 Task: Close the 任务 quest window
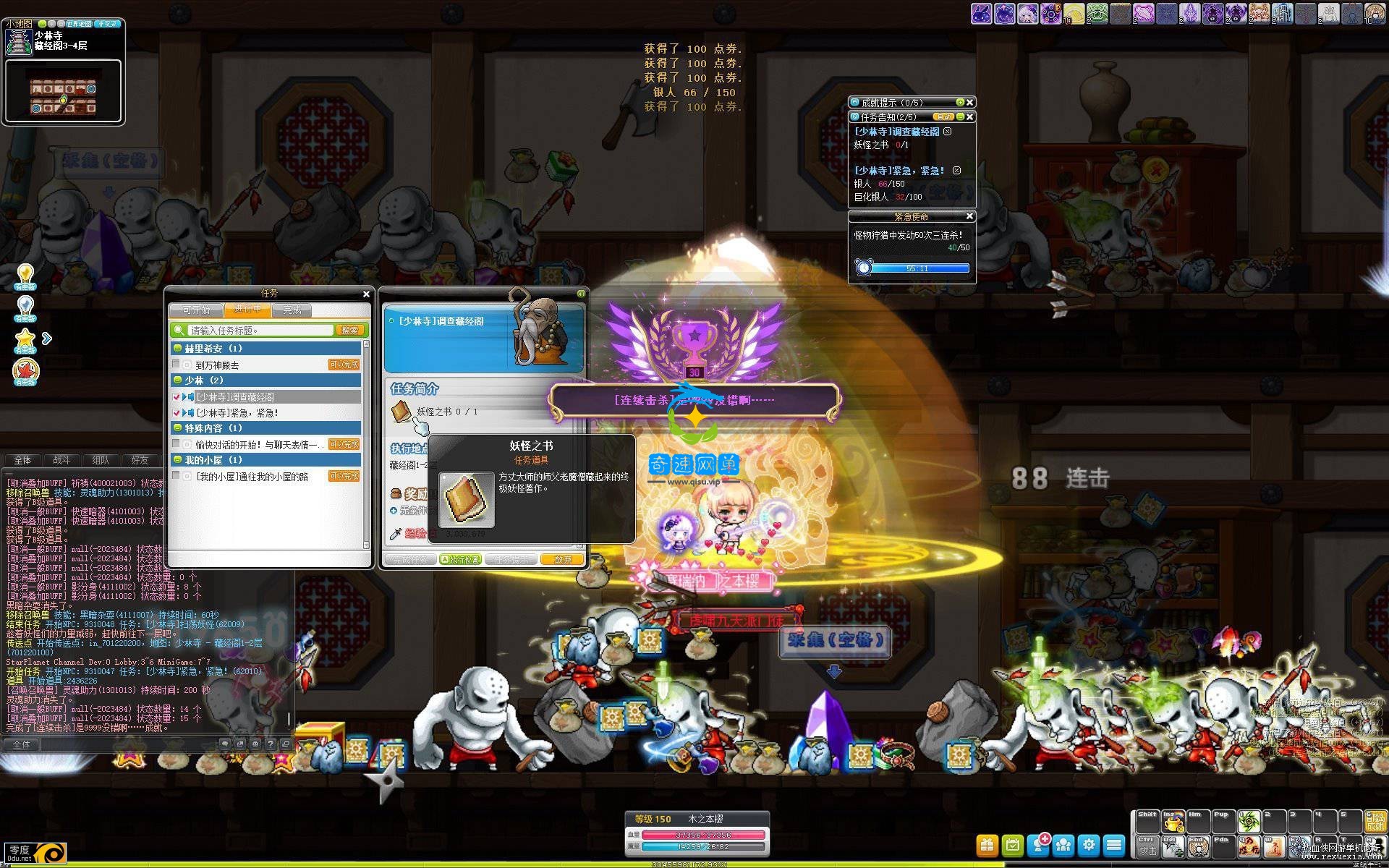(366, 294)
